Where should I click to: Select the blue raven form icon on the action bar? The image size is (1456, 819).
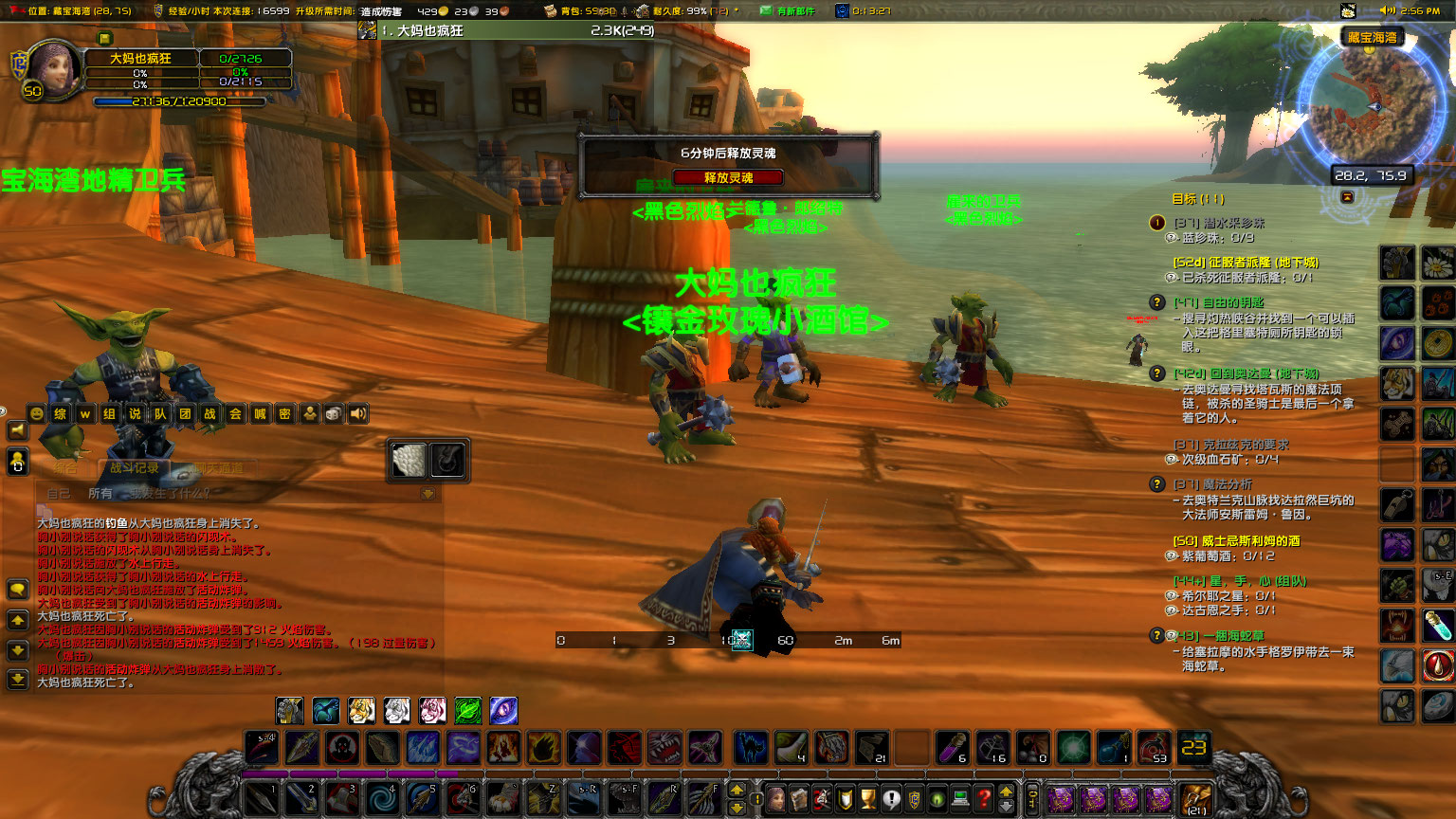pos(326,710)
